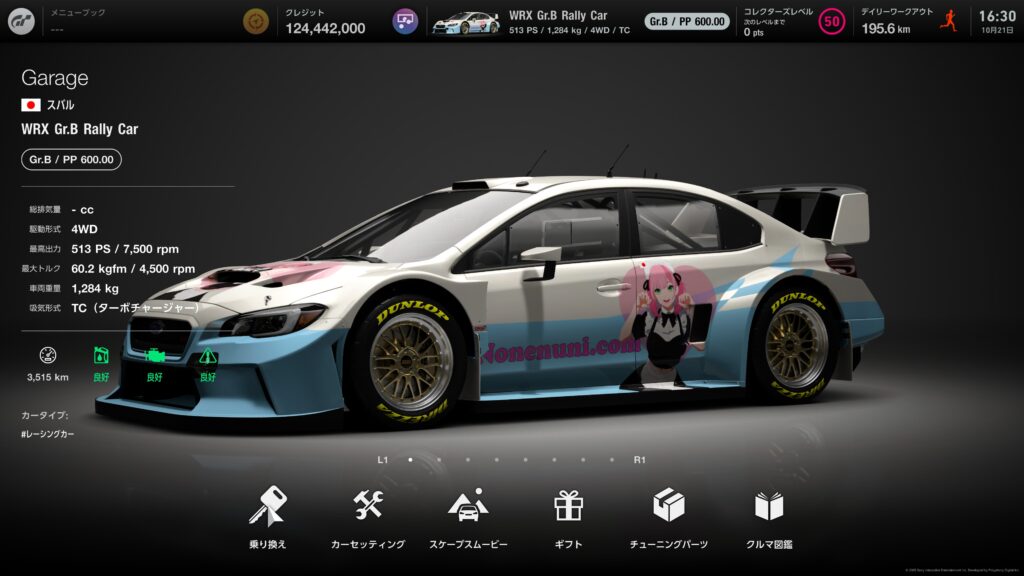This screenshot has height=576, width=1024.
Task: Click the engine condition icon
Action: coord(154,356)
